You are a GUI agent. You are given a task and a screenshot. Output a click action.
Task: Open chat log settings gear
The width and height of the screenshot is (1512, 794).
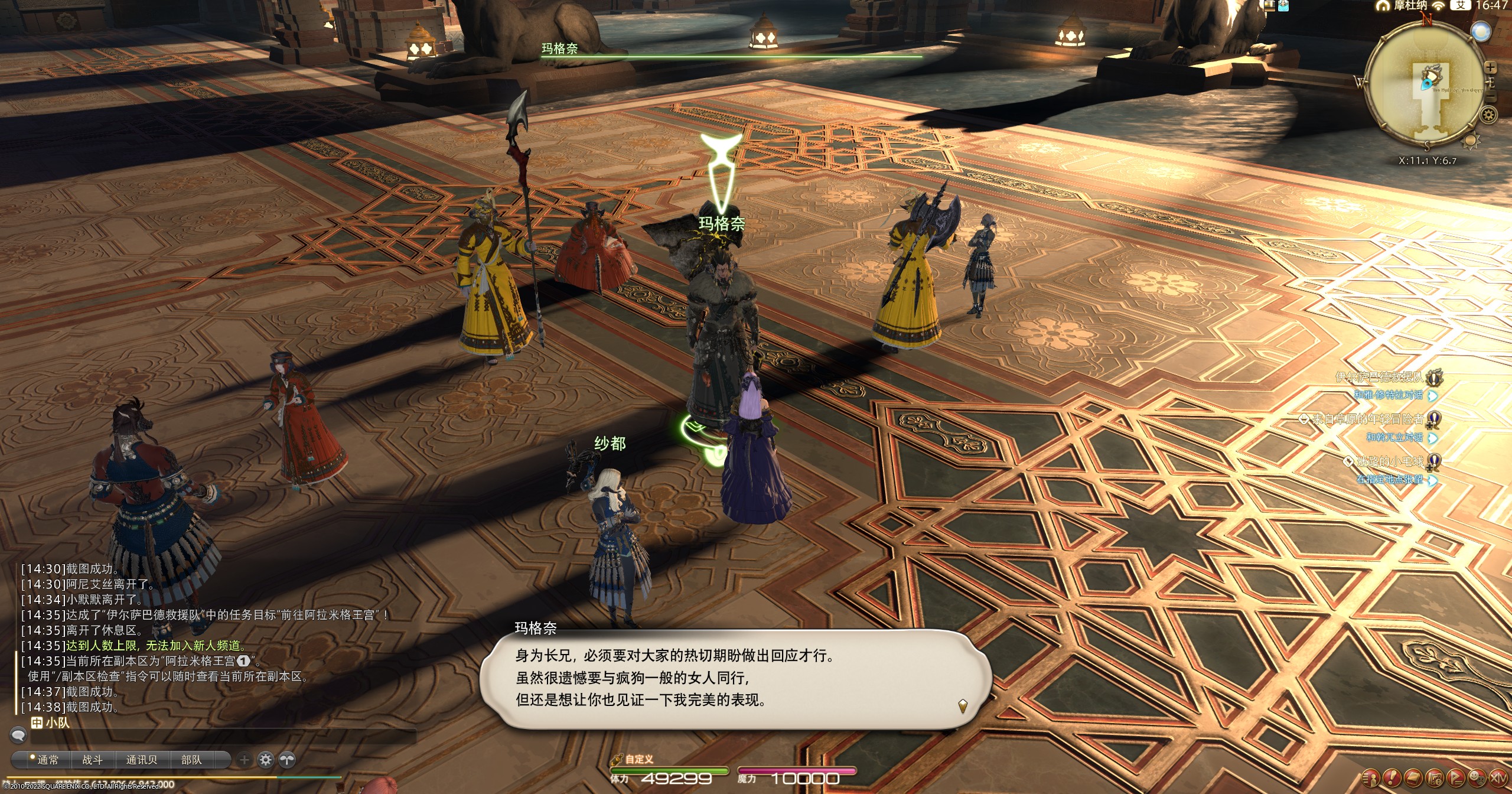pos(266,760)
